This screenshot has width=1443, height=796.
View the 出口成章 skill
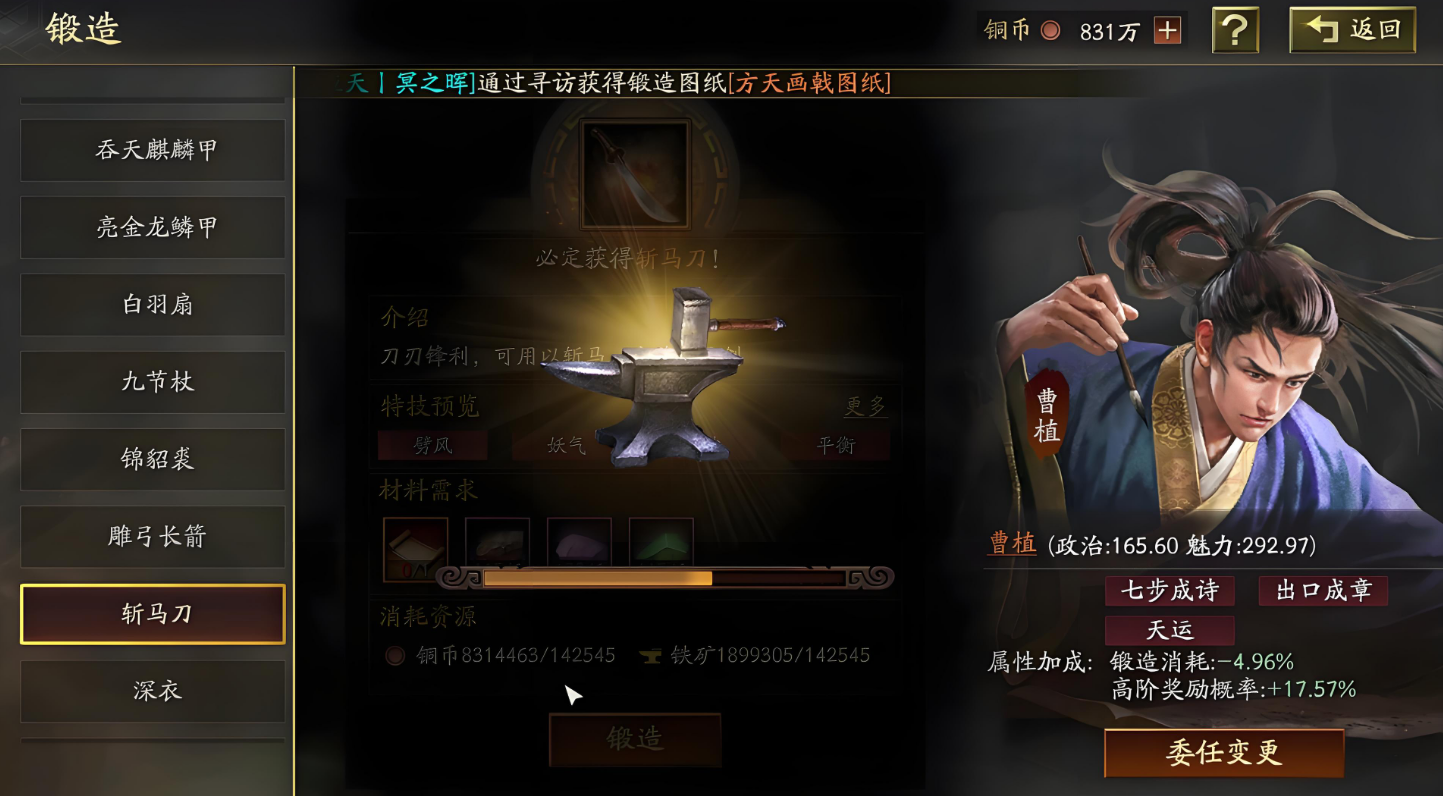[1322, 591]
